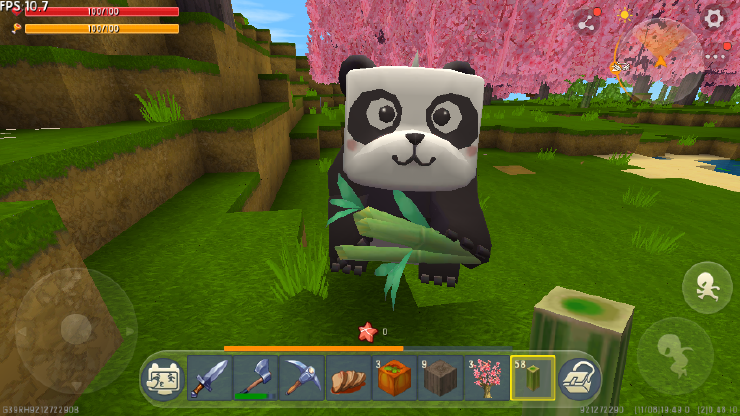Viewport: 740px width, 416px height.
Task: Equip the pickaxe from the hotbar
Action: [302, 378]
